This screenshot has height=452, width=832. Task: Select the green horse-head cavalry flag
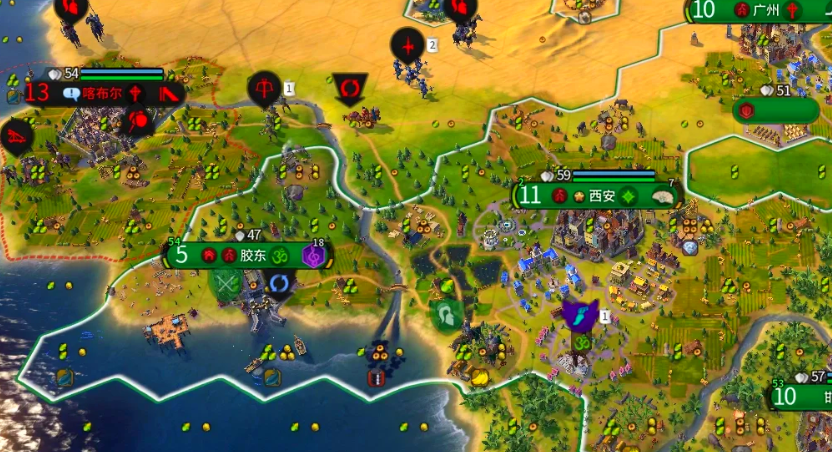[x=447, y=316]
